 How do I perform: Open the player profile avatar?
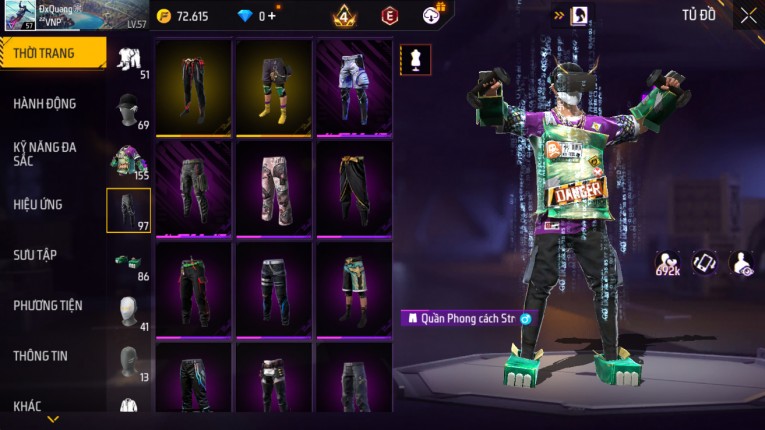tap(22, 16)
